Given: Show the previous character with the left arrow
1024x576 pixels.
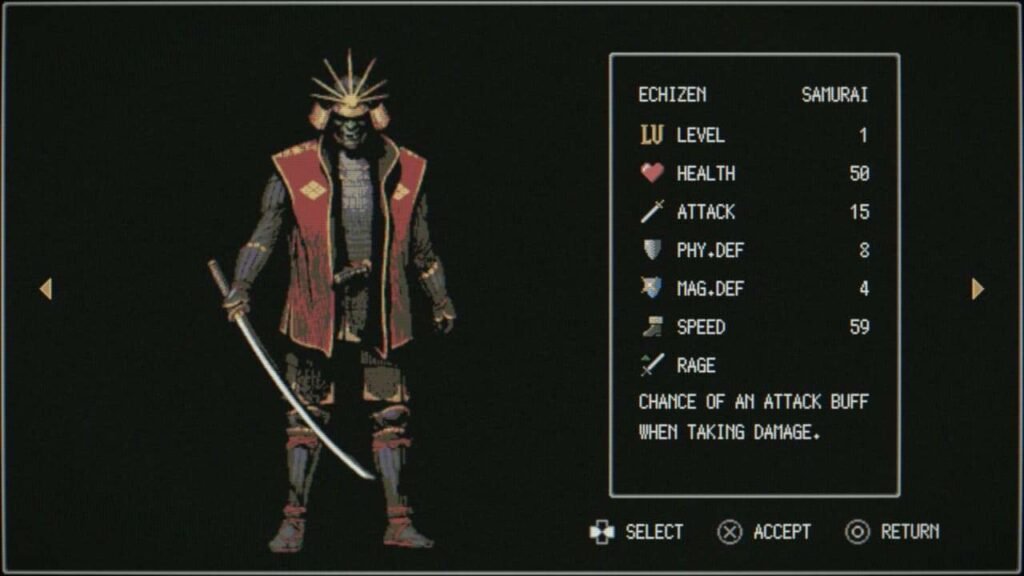Looking at the screenshot, I should pos(45,289).
